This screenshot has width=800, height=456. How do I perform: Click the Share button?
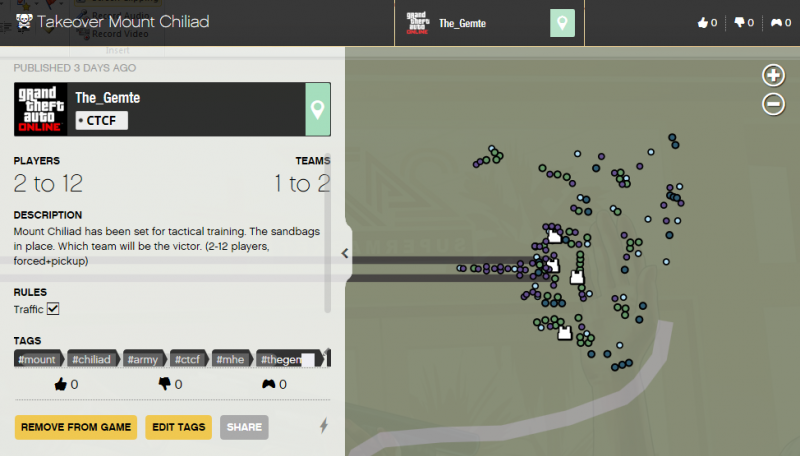(244, 427)
